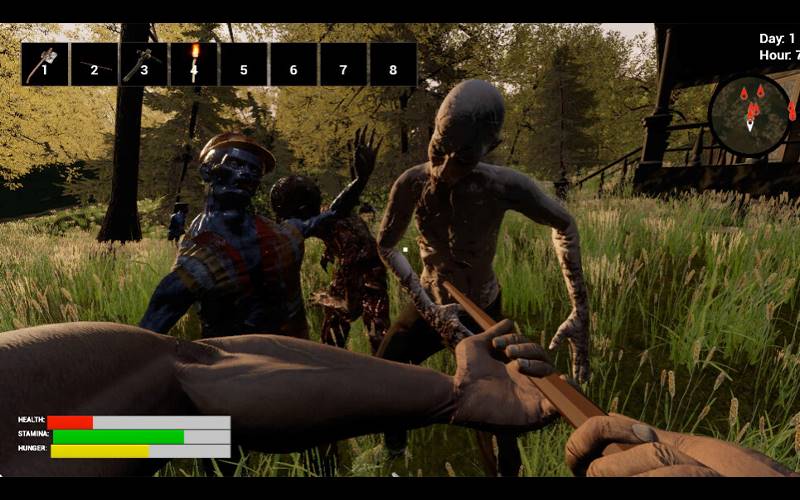
Task: Select empty hotbar slot 8
Action: [x=393, y=64]
